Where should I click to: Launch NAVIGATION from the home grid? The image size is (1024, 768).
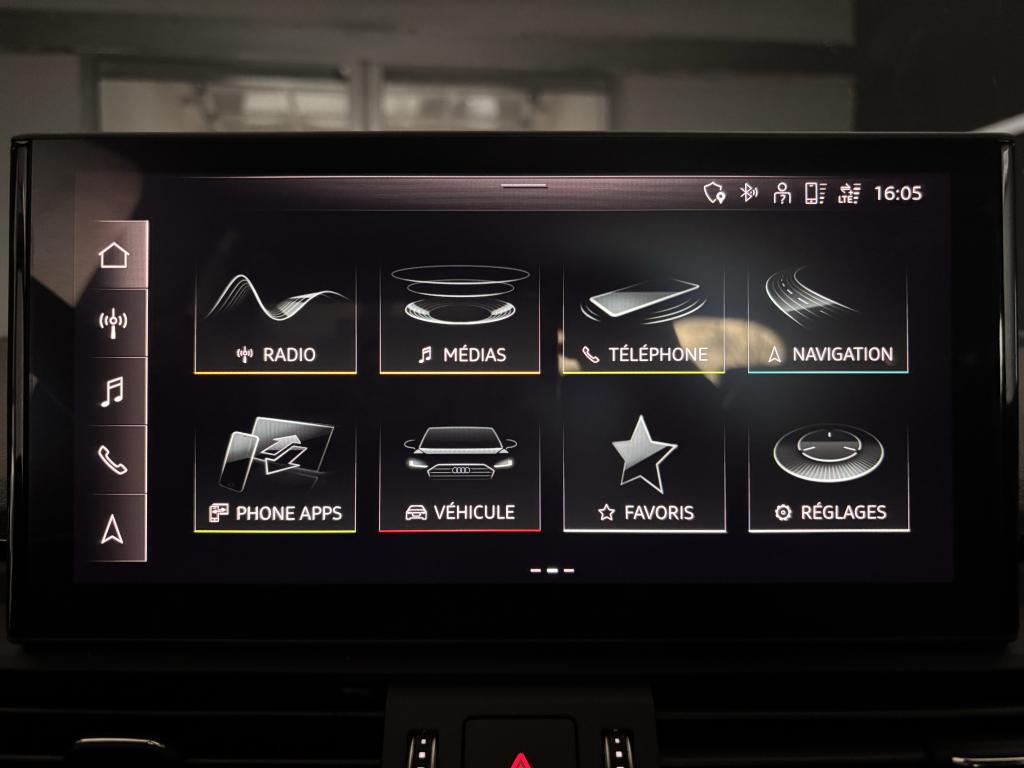pyautogui.click(x=828, y=320)
